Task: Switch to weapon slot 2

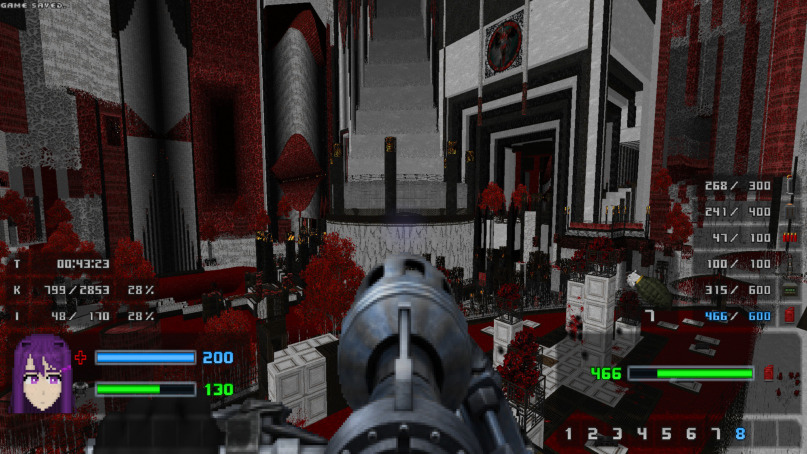Action: pos(593,434)
